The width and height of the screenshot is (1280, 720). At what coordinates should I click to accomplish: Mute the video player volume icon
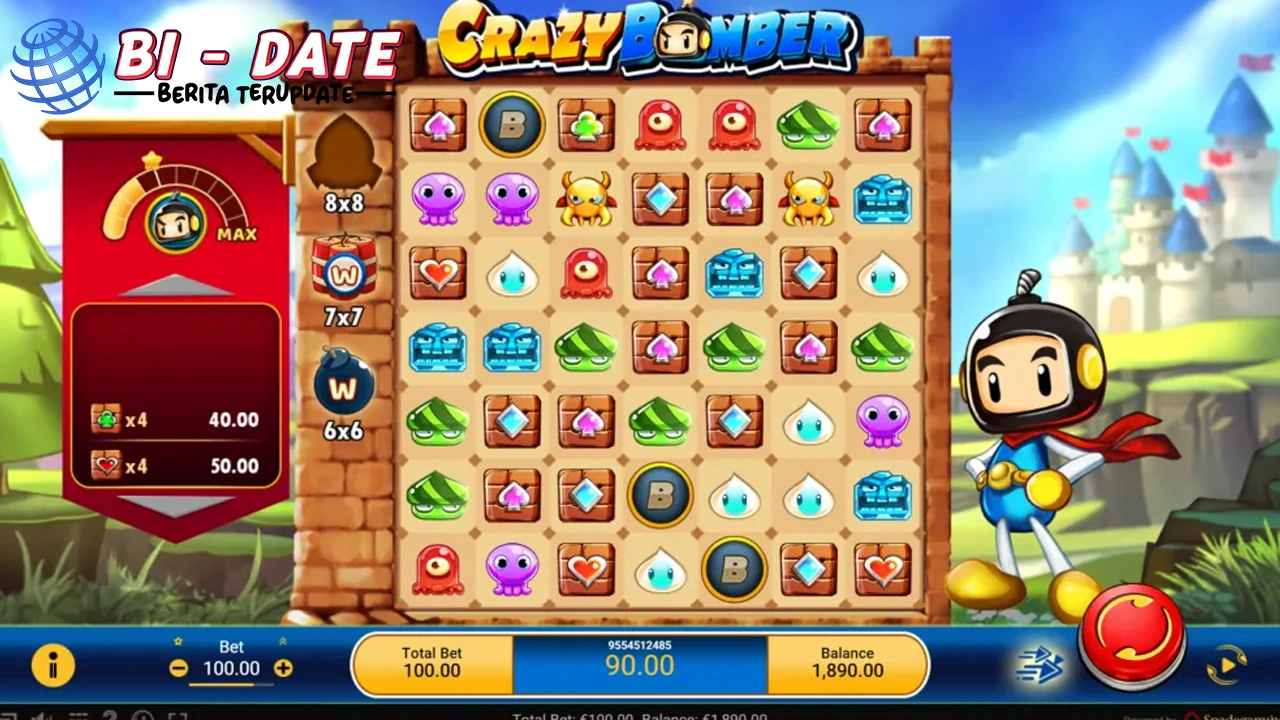(x=42, y=716)
